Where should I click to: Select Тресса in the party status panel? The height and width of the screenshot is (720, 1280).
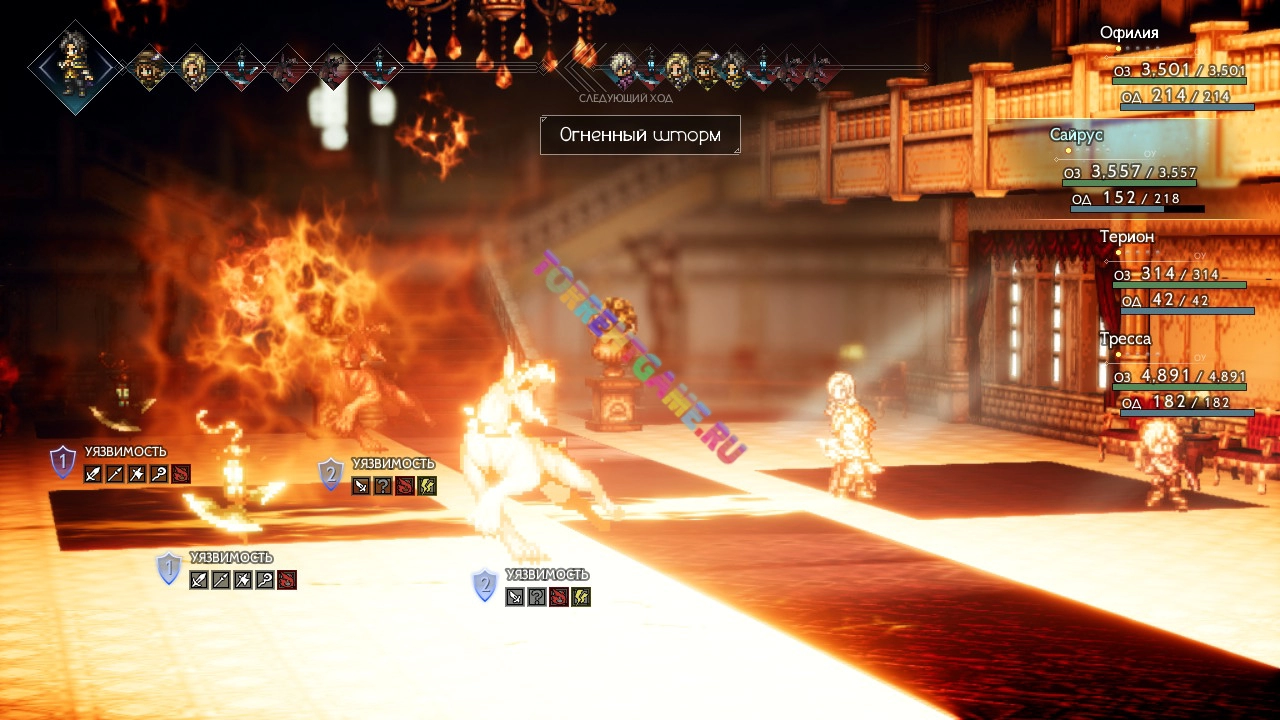tap(1125, 339)
